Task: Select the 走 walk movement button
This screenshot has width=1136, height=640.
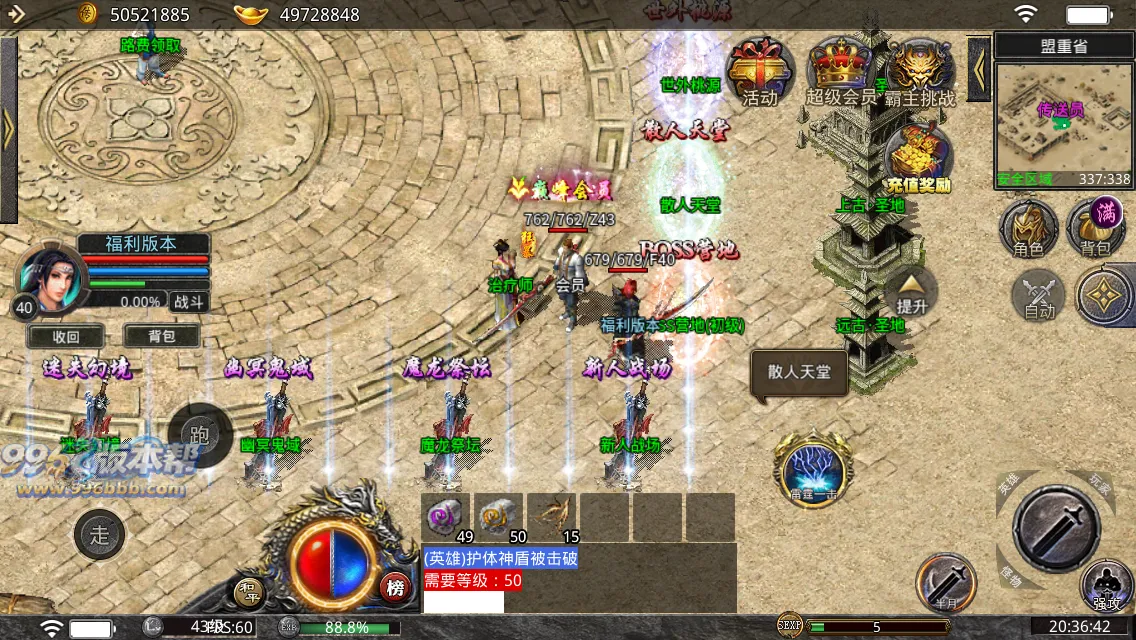Action: 99,535
